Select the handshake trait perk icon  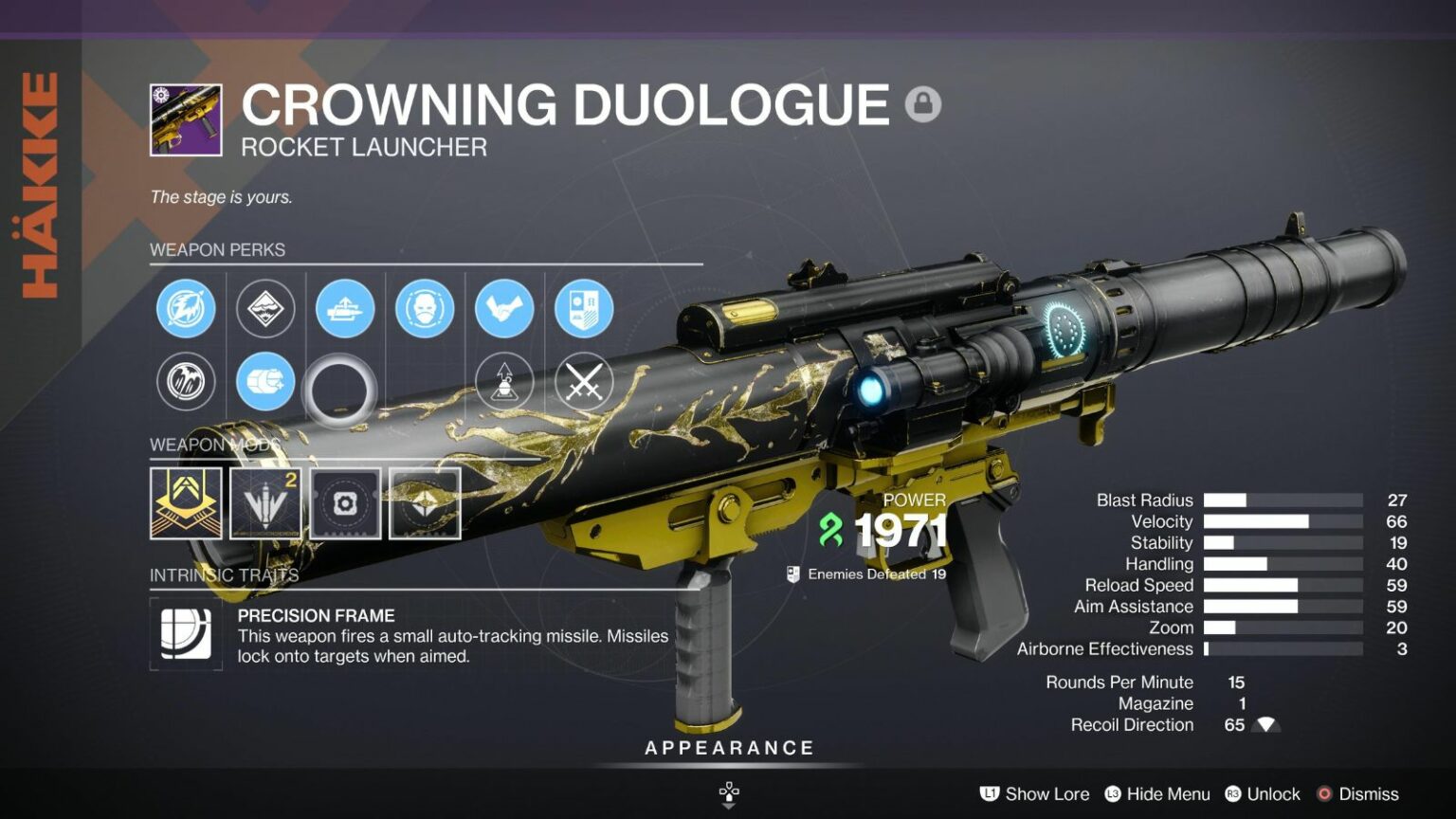pyautogui.click(x=503, y=309)
